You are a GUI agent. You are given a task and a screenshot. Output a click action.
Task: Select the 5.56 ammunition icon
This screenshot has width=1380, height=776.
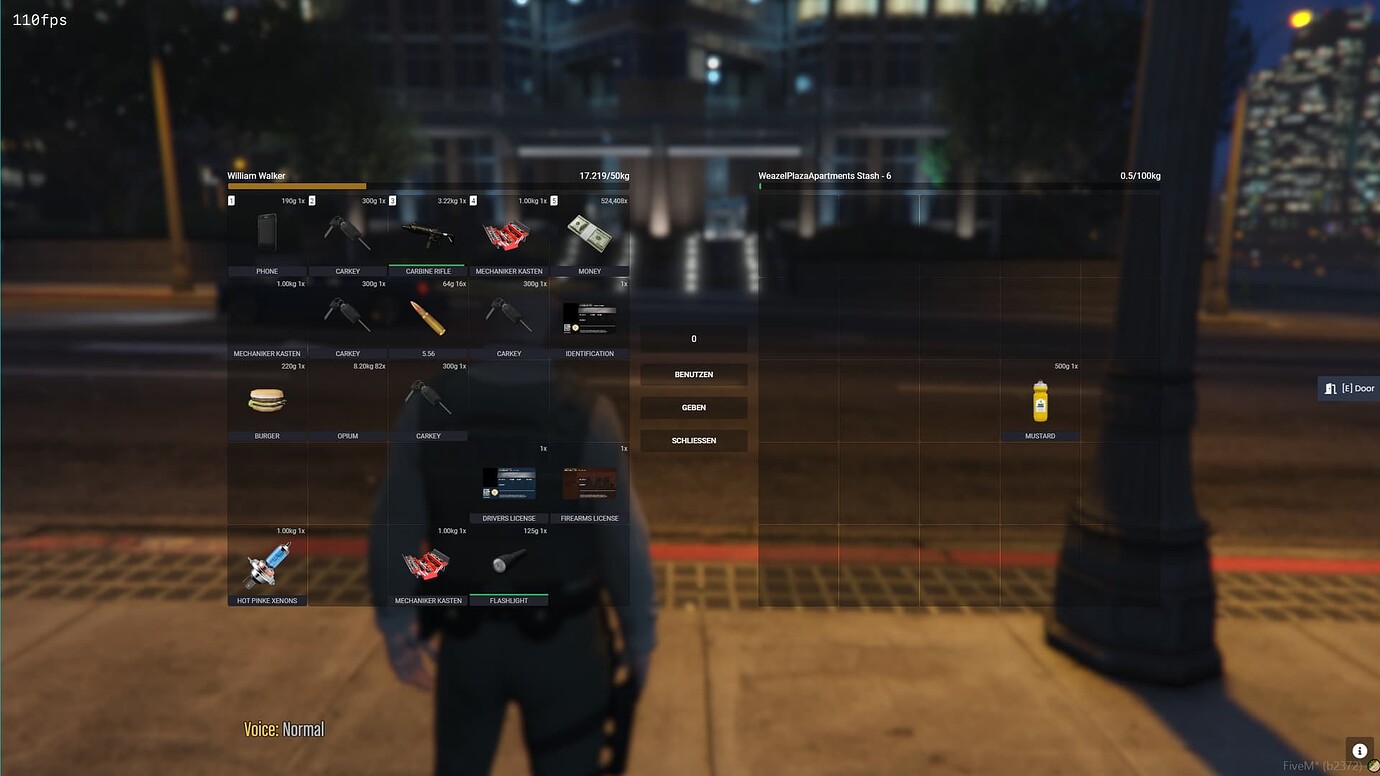pos(428,318)
